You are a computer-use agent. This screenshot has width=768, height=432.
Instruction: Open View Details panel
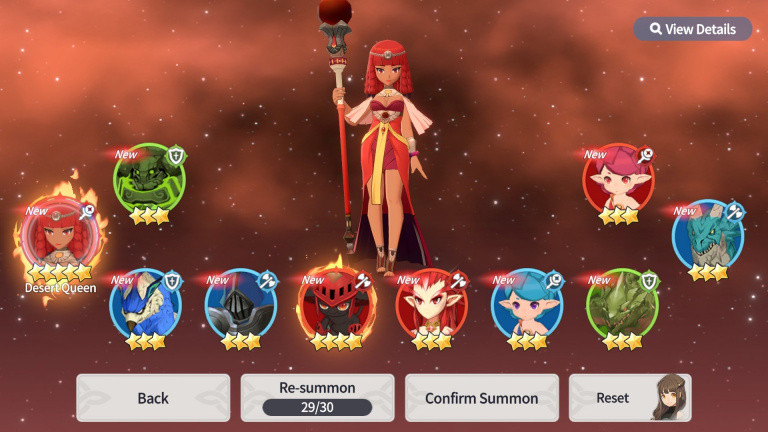[x=692, y=29]
